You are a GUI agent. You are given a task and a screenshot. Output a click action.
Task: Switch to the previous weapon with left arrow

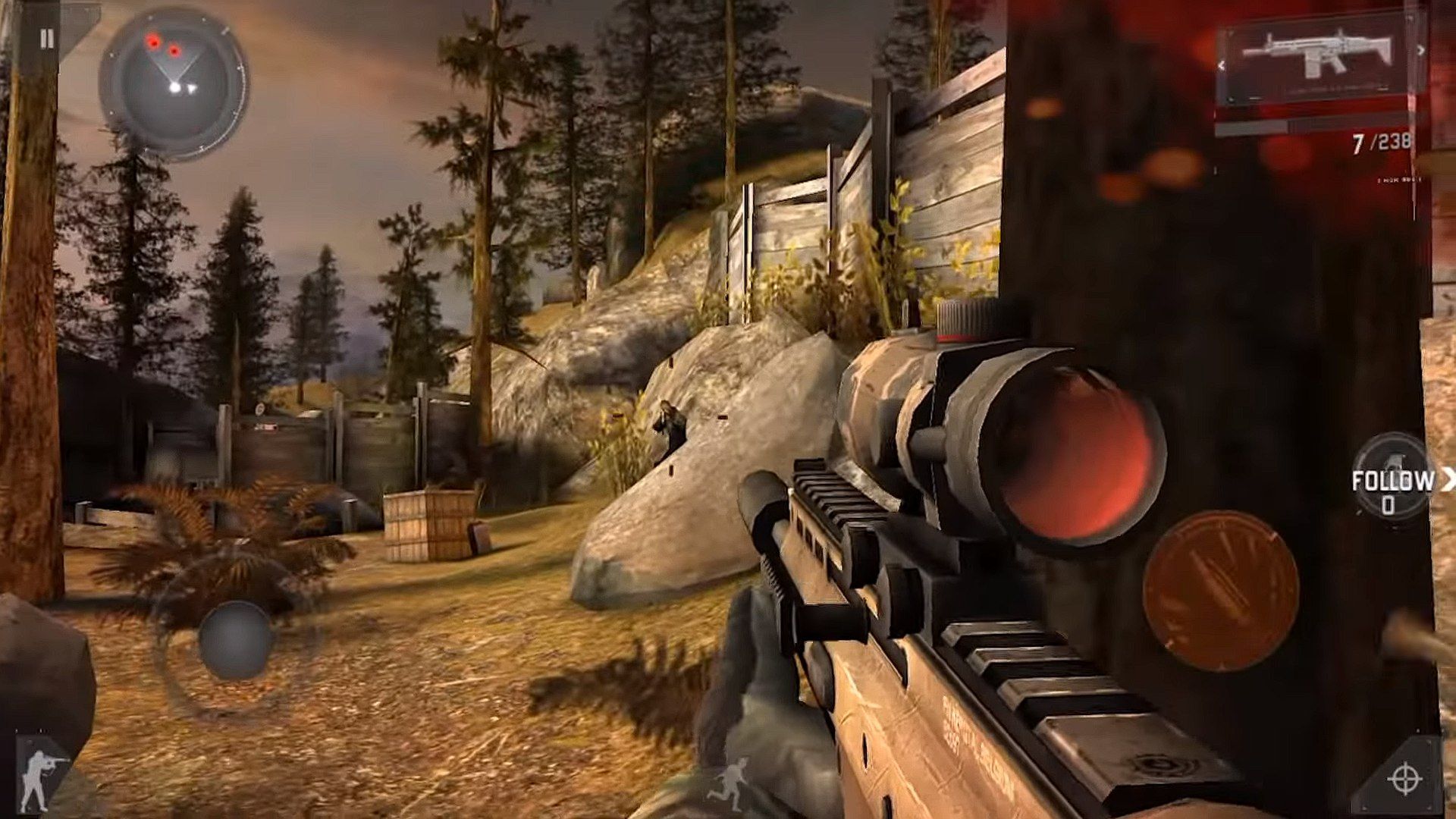click(1221, 66)
